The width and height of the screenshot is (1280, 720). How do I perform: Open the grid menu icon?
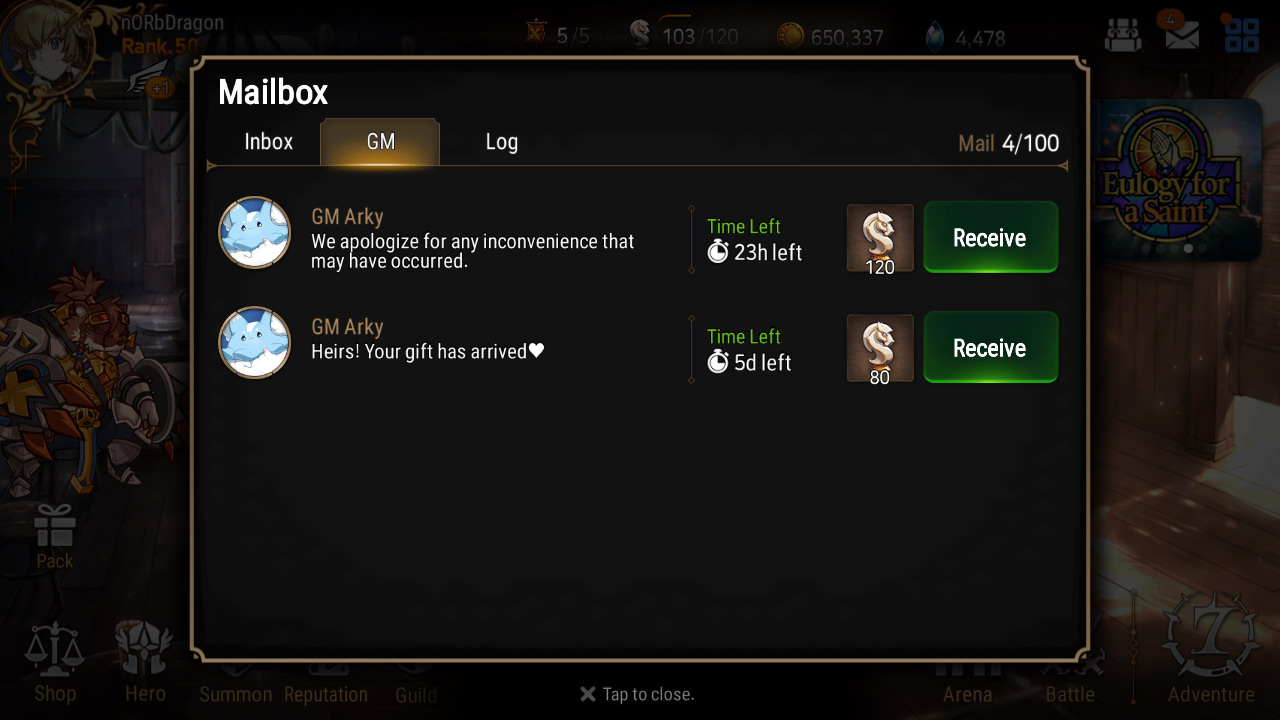pyautogui.click(x=1241, y=36)
